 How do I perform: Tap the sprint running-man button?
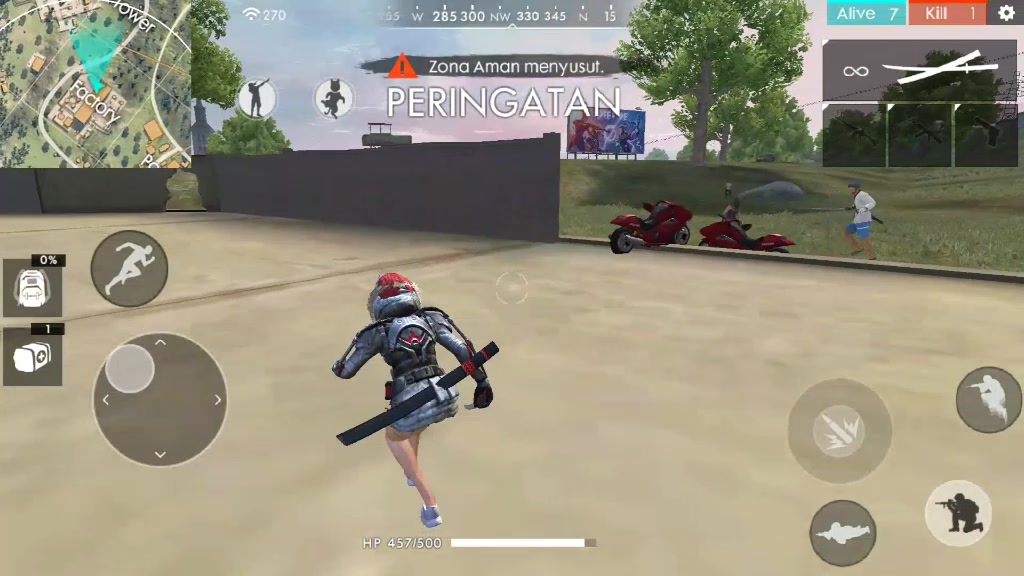click(x=129, y=268)
